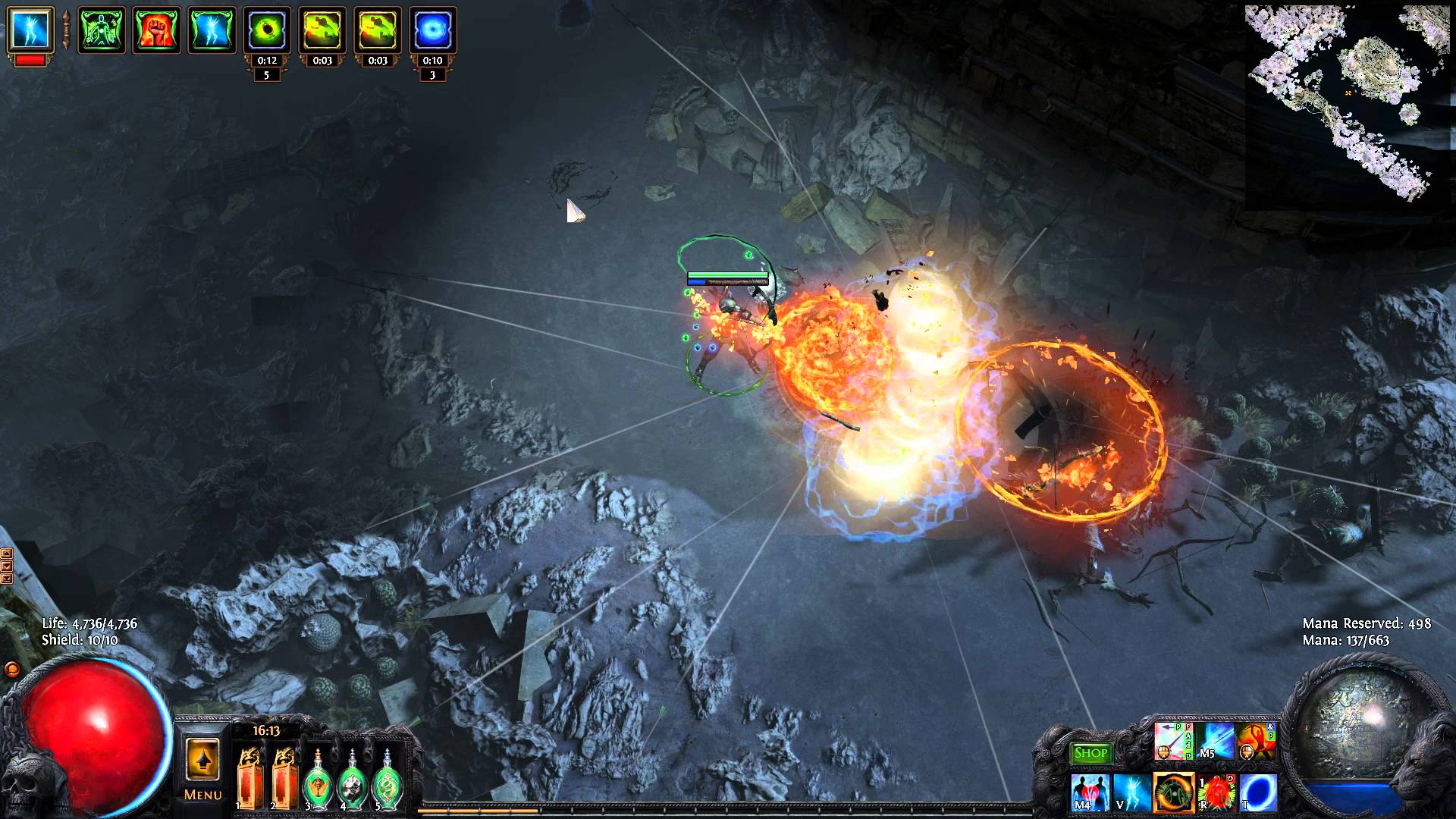Image resolution: width=1456 pixels, height=819 pixels.
Task: Use the green flask in slot 4
Action: (352, 778)
